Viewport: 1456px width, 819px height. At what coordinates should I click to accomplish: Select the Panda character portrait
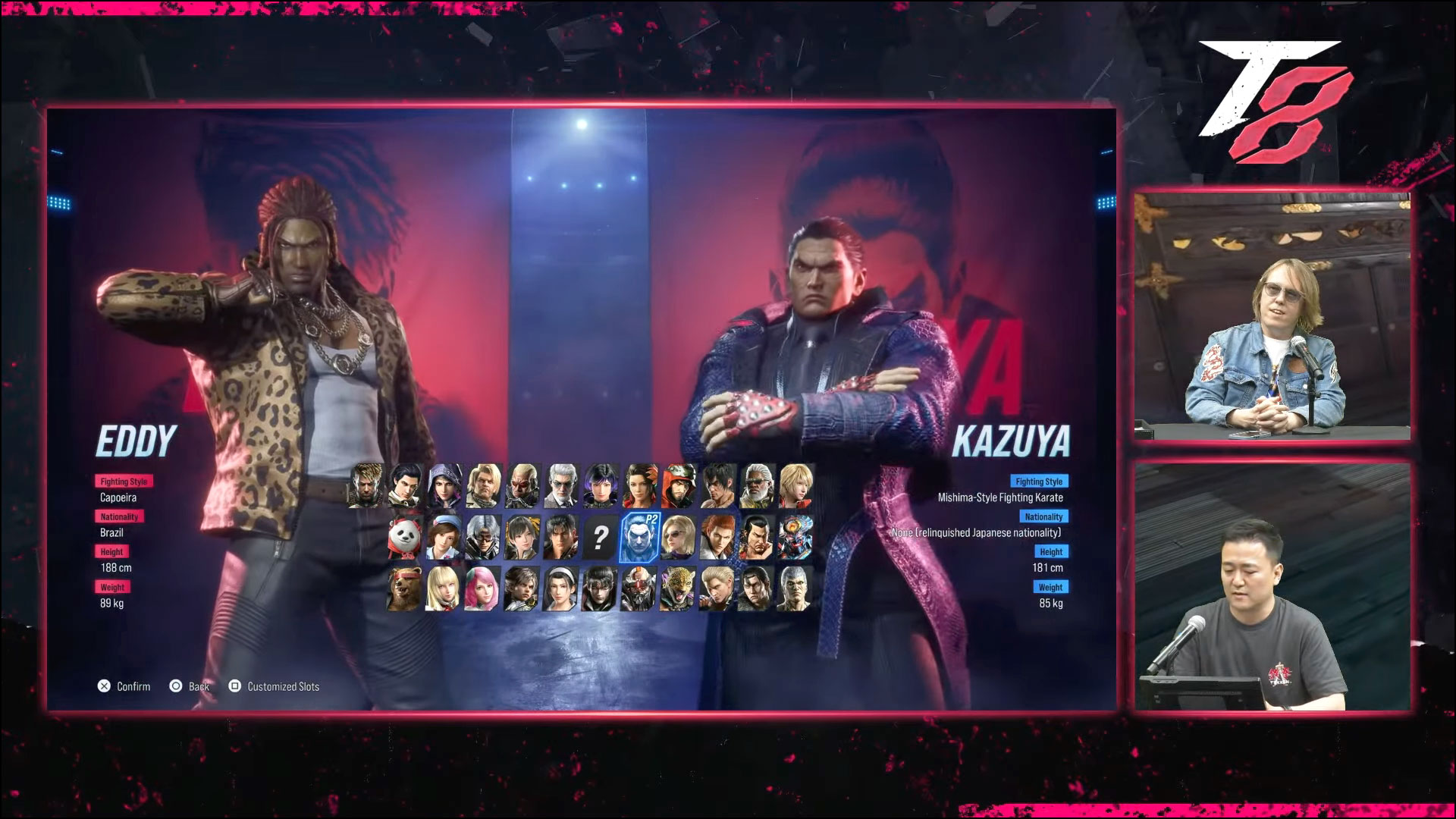tap(404, 538)
